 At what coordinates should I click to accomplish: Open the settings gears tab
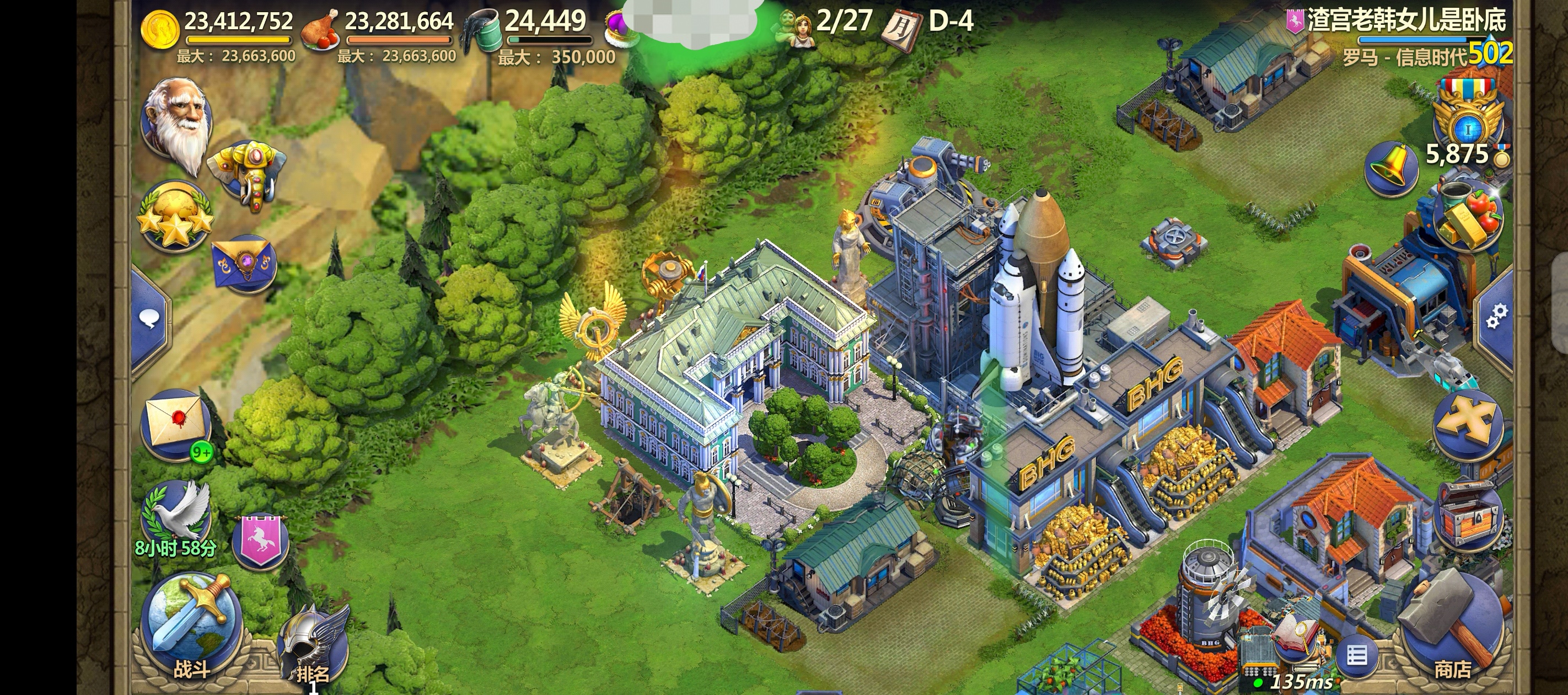1496,316
